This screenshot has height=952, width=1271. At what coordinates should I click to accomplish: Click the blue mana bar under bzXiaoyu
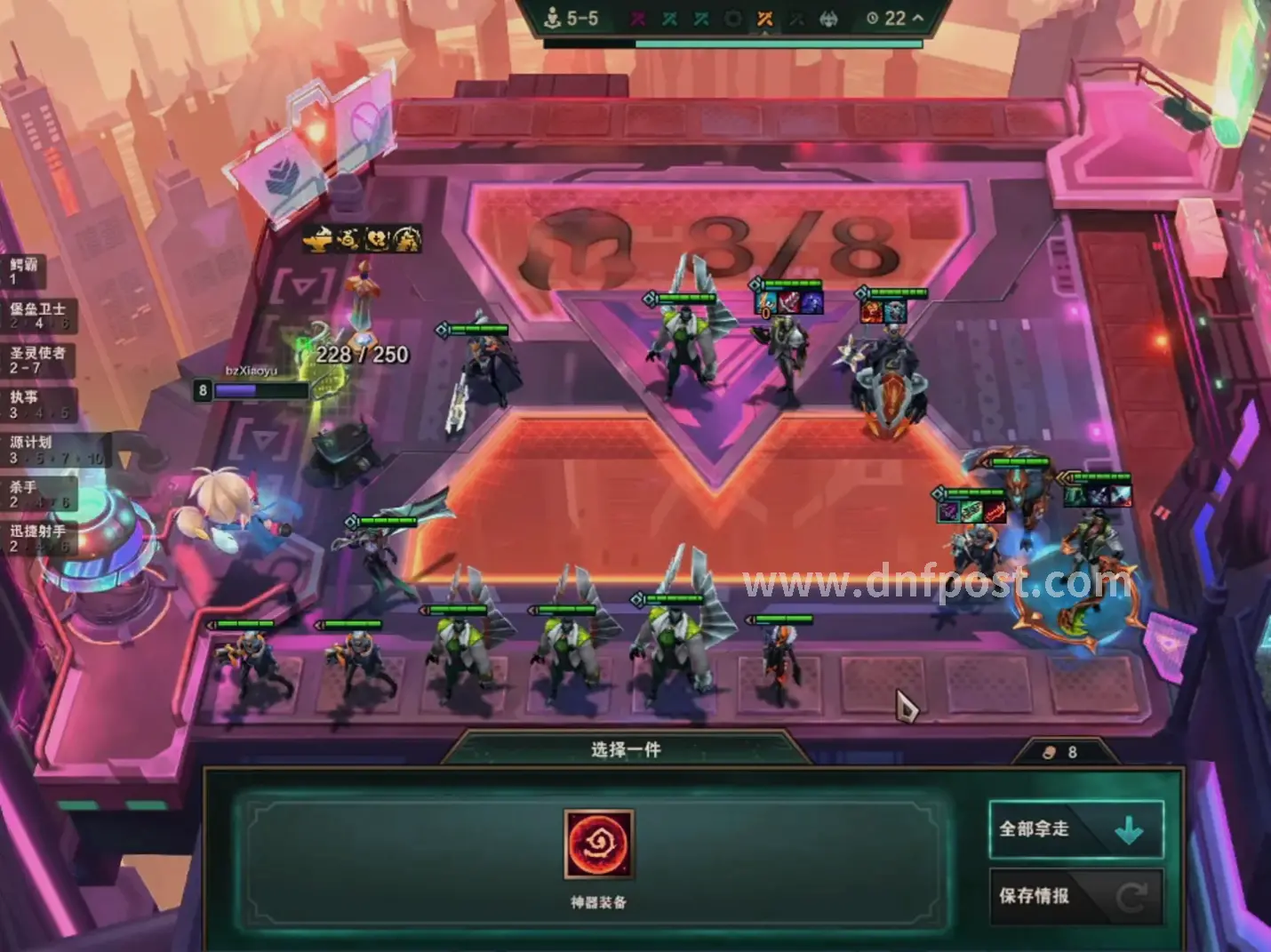coord(249,388)
